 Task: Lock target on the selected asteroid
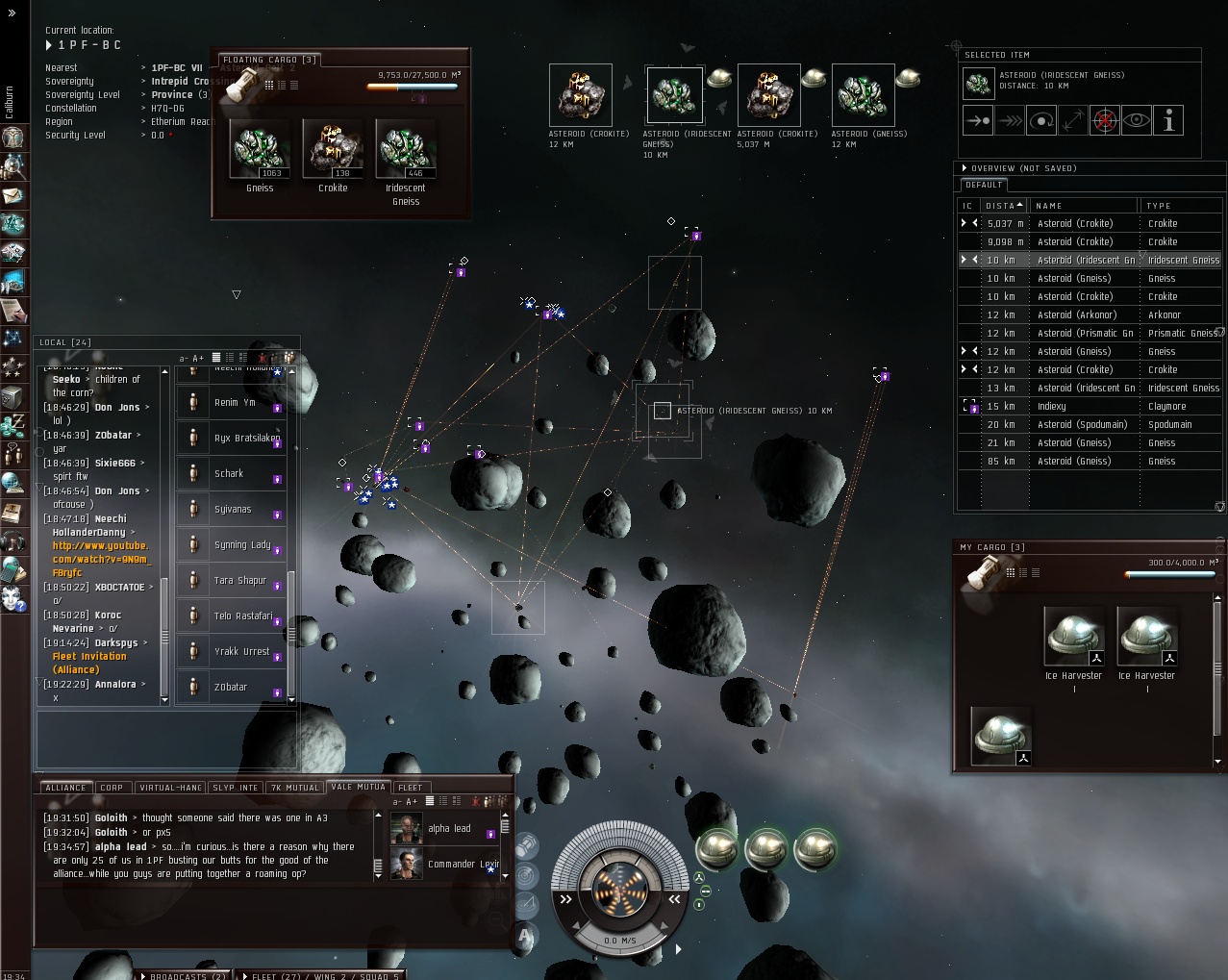click(x=1105, y=121)
